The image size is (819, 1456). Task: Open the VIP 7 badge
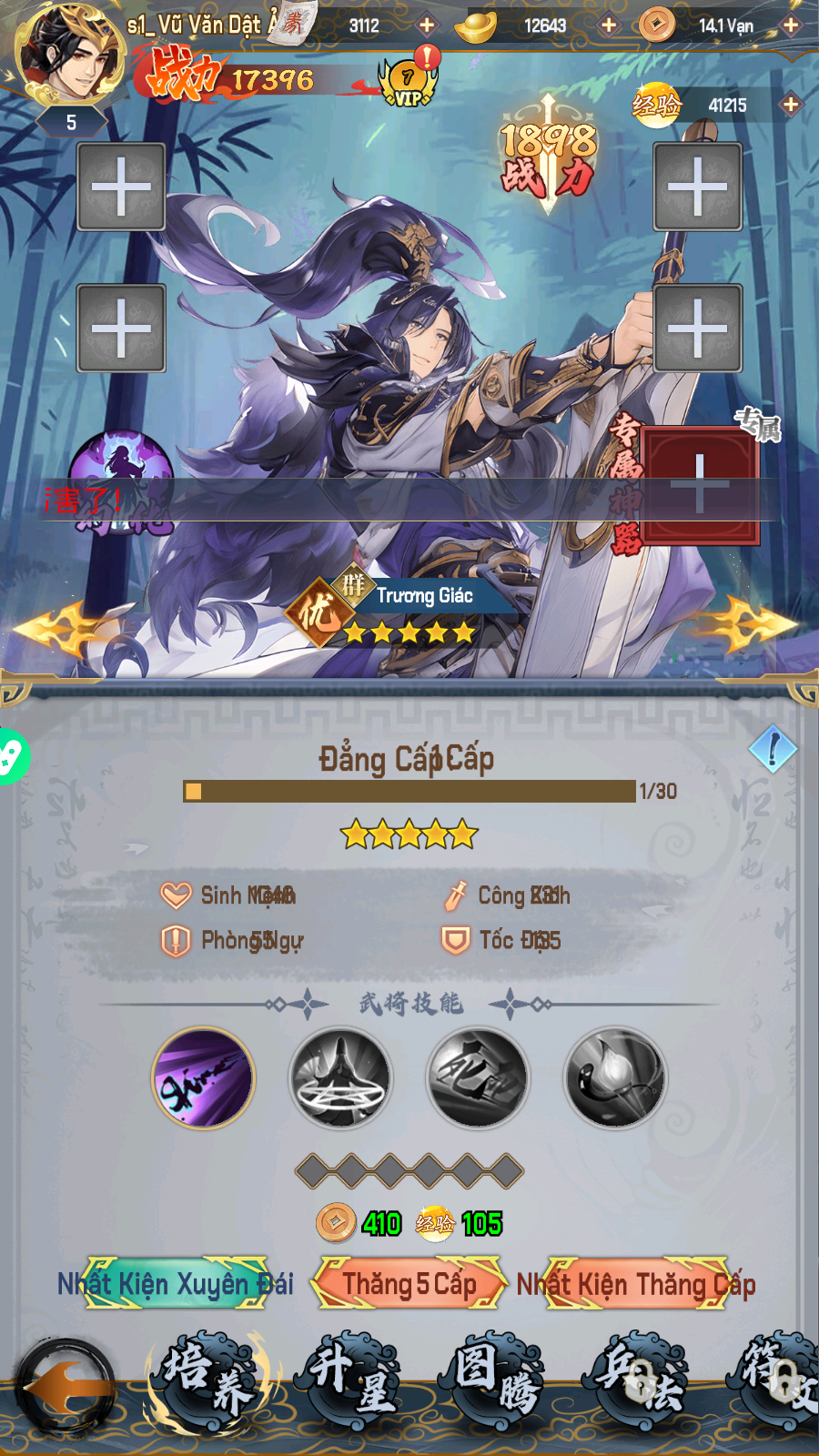pyautogui.click(x=408, y=84)
